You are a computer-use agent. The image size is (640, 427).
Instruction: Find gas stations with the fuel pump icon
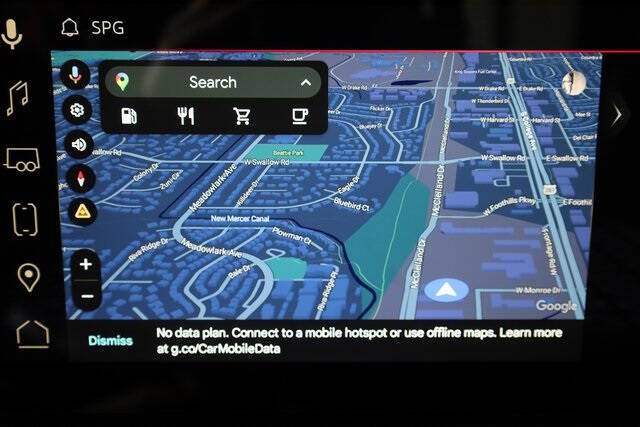pyautogui.click(x=128, y=116)
